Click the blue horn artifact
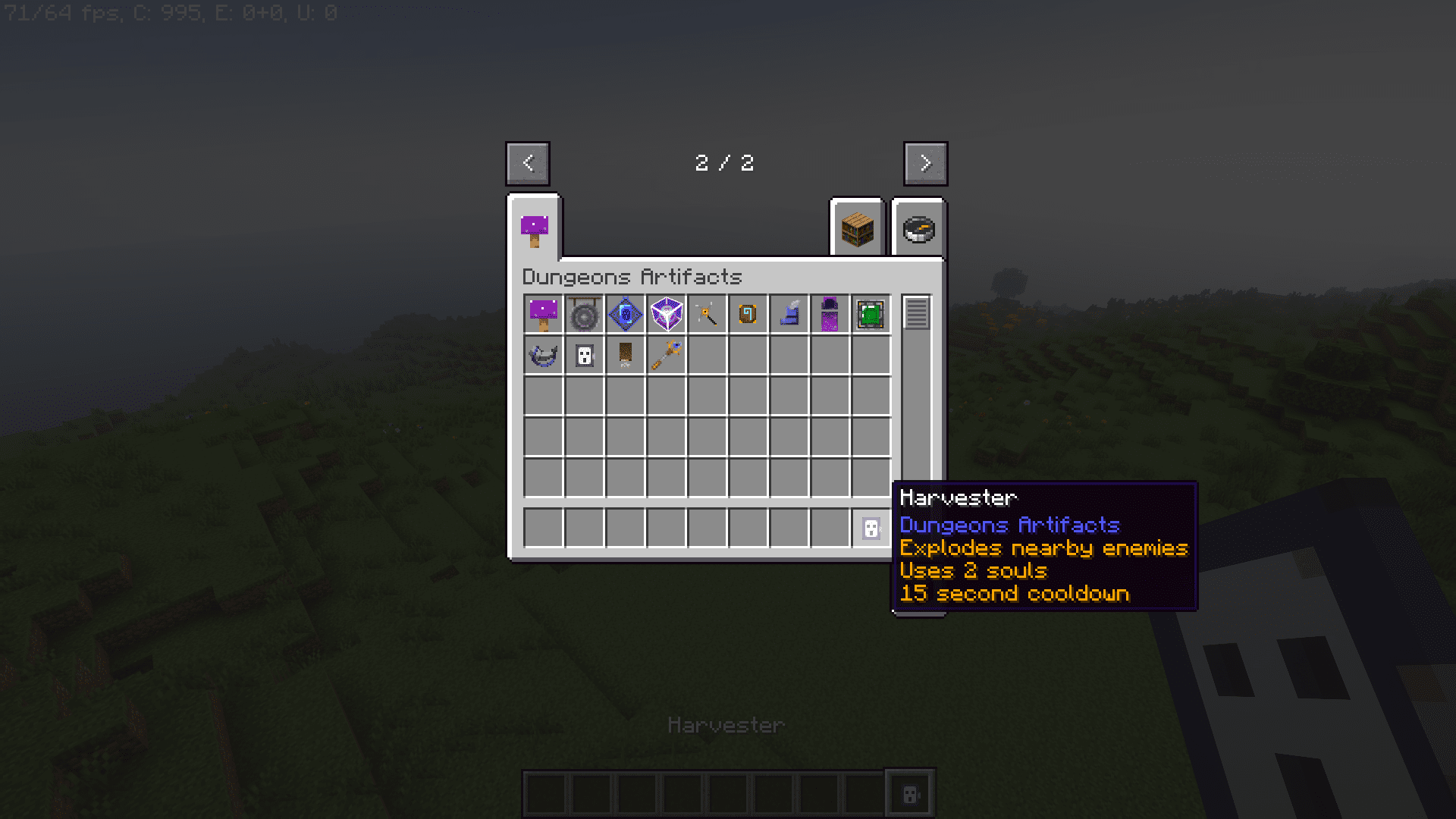 pyautogui.click(x=543, y=354)
